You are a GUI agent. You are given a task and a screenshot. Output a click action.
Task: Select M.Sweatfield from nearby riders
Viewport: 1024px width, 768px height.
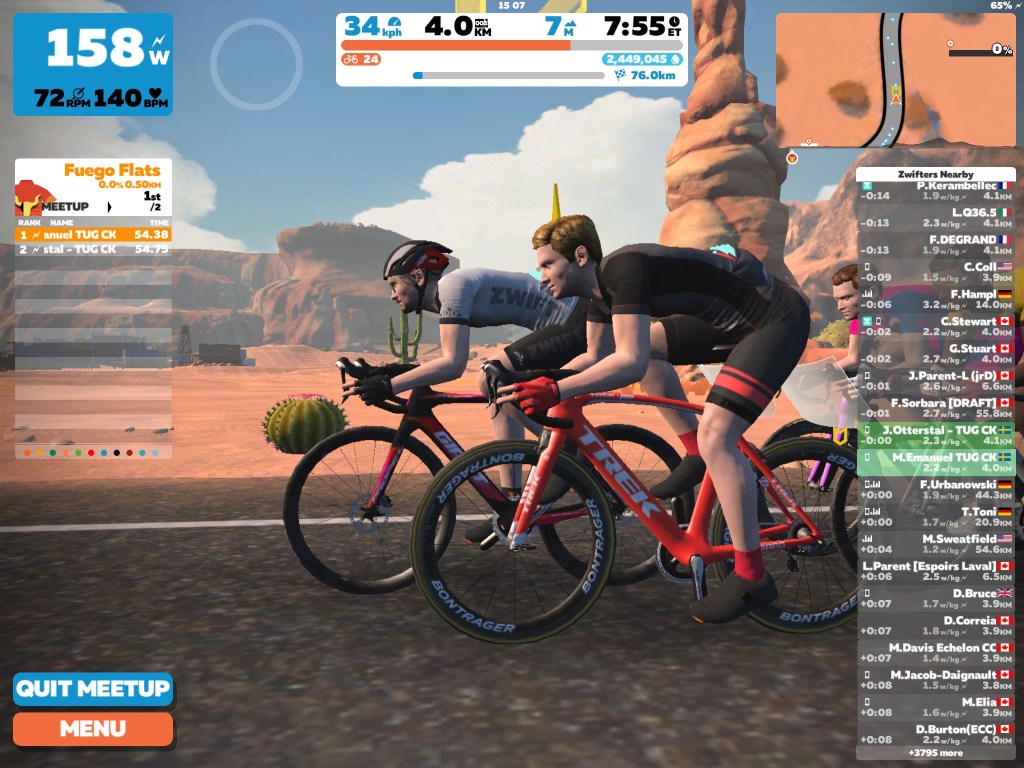pos(936,544)
